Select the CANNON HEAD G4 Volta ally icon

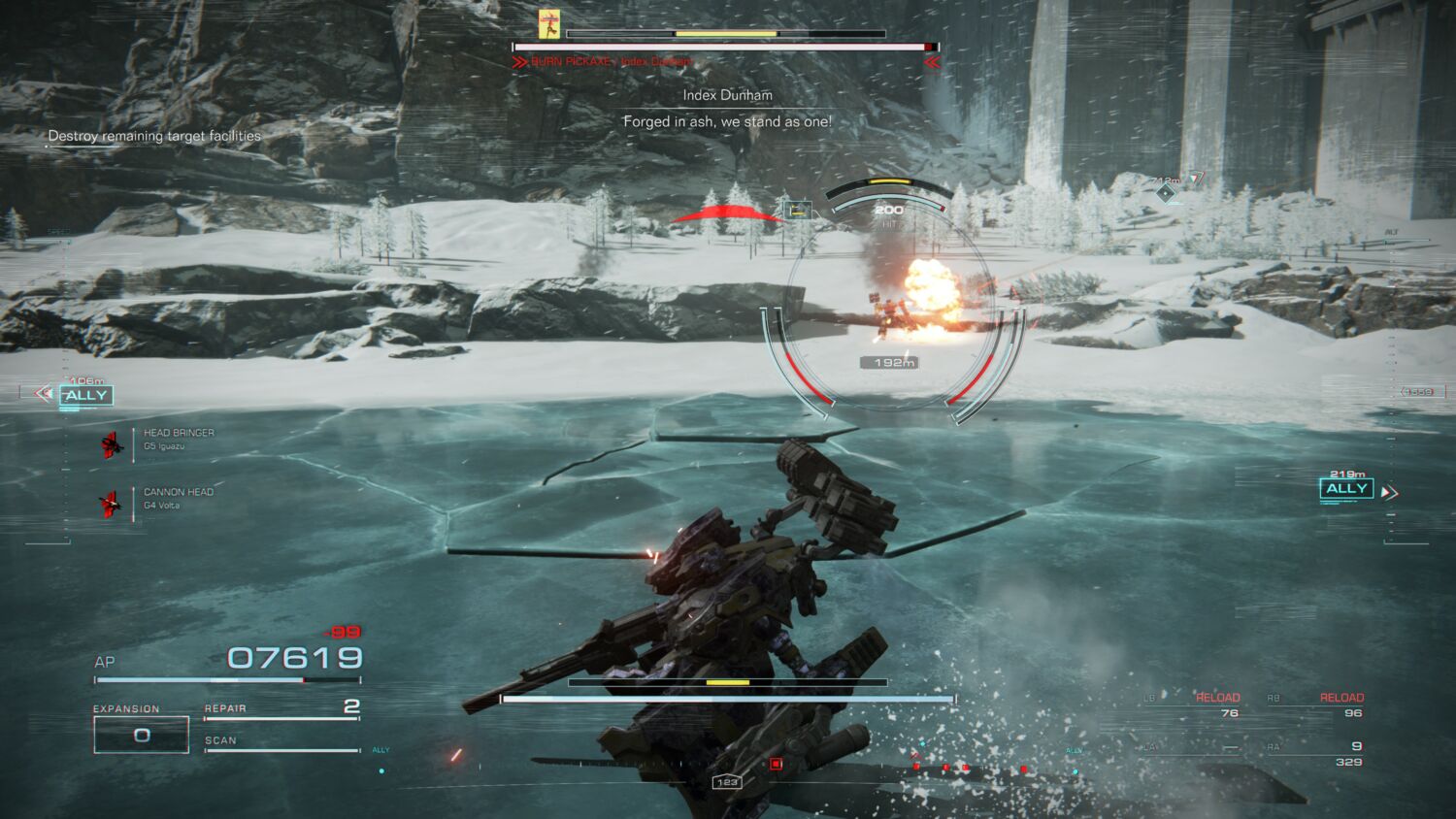point(110,503)
